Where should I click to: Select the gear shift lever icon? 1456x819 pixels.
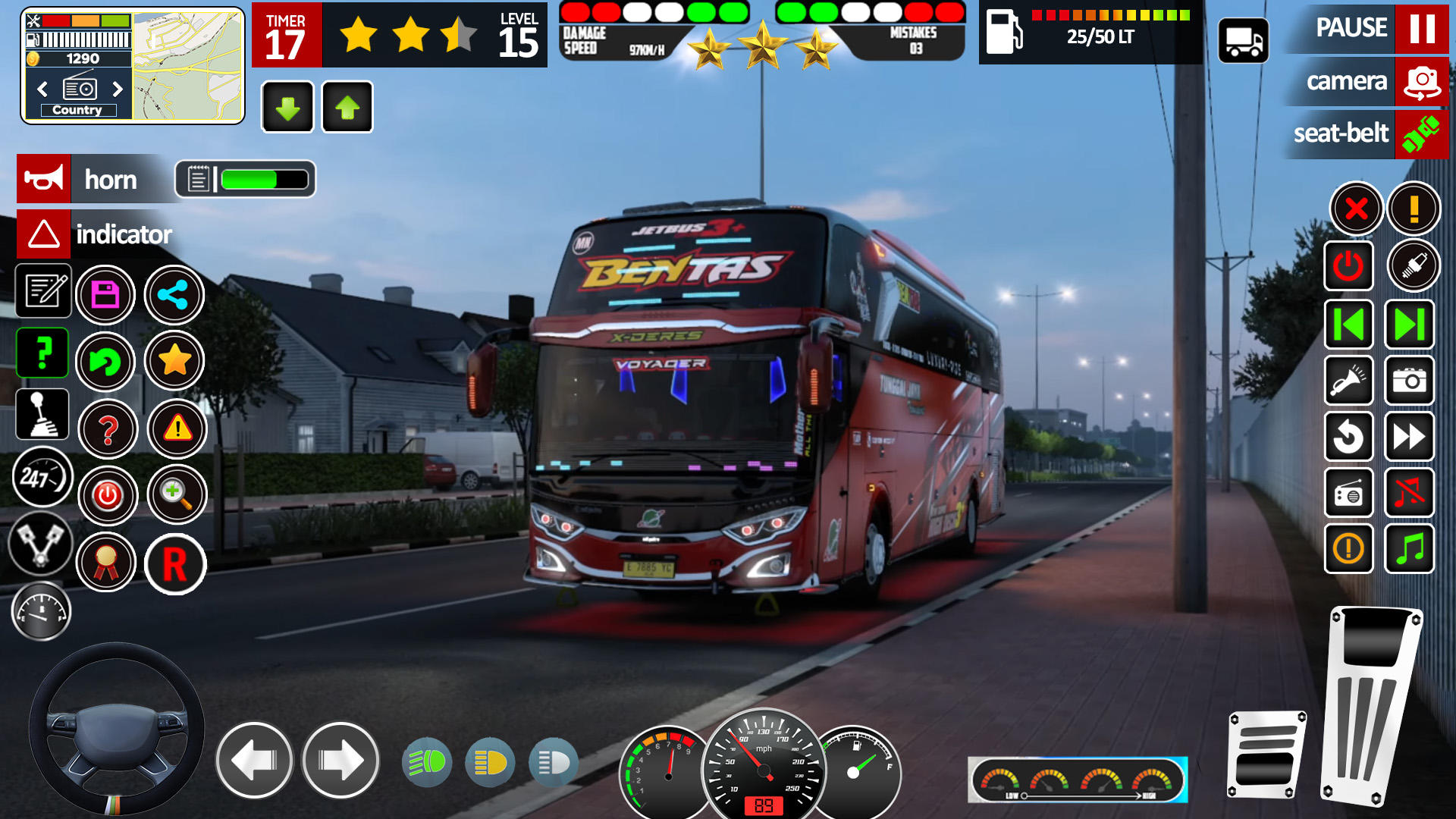tap(43, 414)
